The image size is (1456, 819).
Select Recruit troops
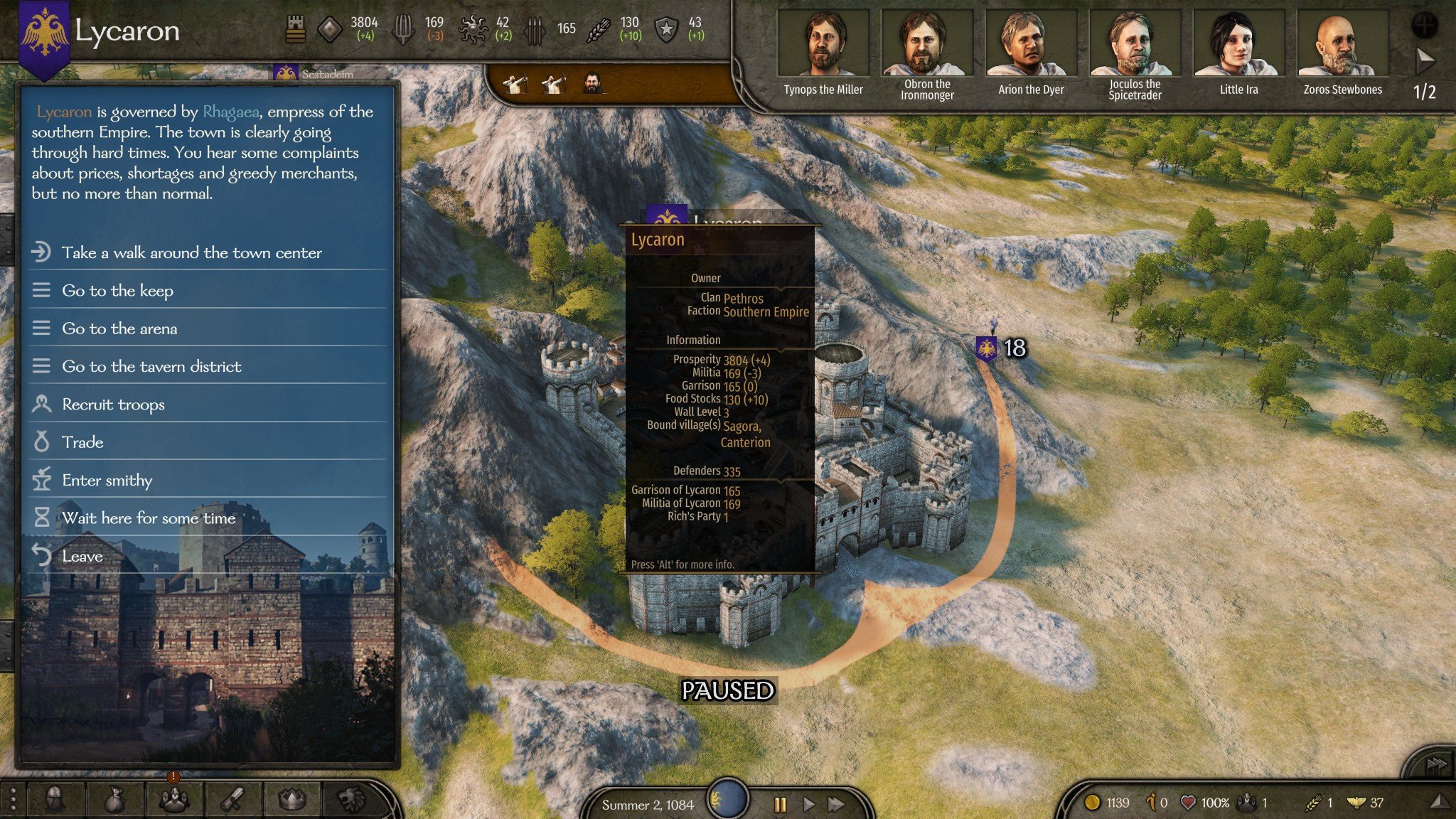tap(113, 405)
